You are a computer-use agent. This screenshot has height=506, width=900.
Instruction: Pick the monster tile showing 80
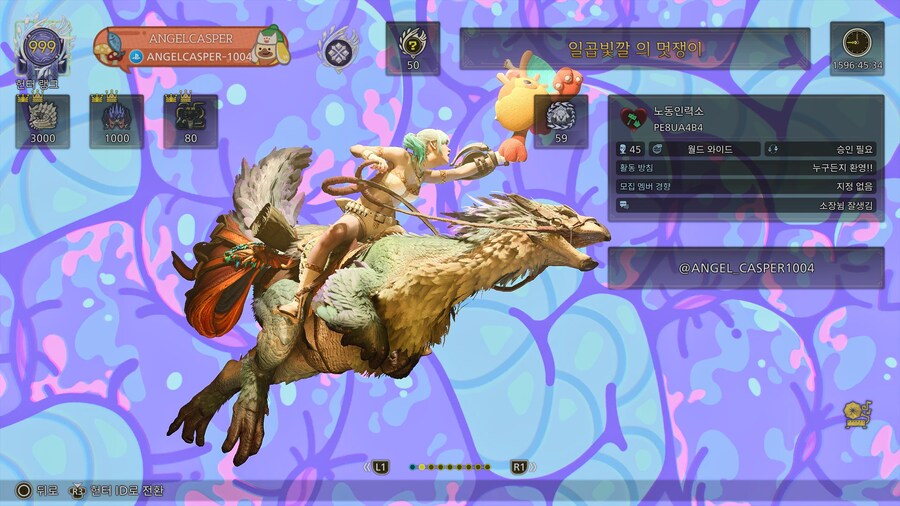click(x=190, y=121)
